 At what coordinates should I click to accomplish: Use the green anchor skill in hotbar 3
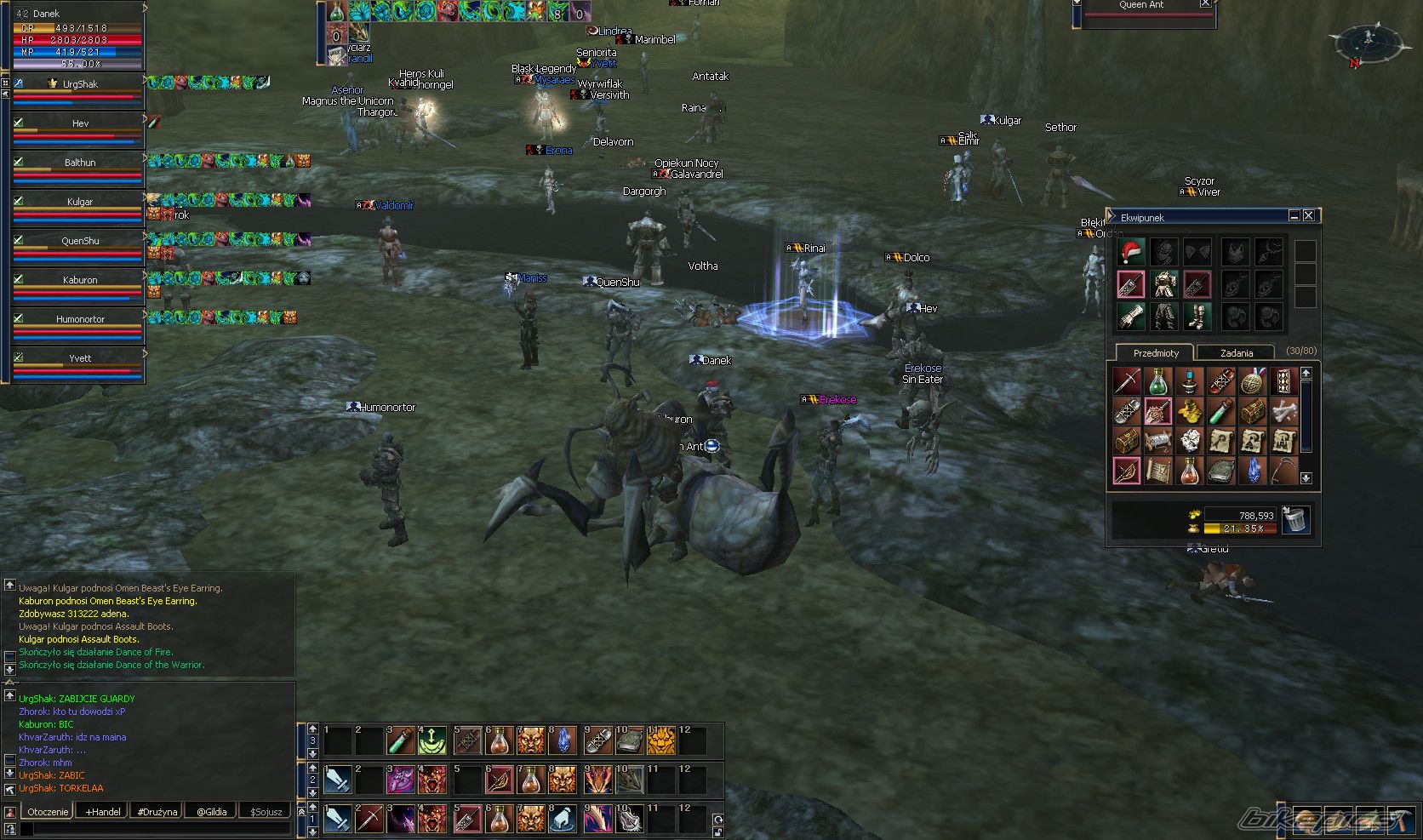(x=432, y=740)
